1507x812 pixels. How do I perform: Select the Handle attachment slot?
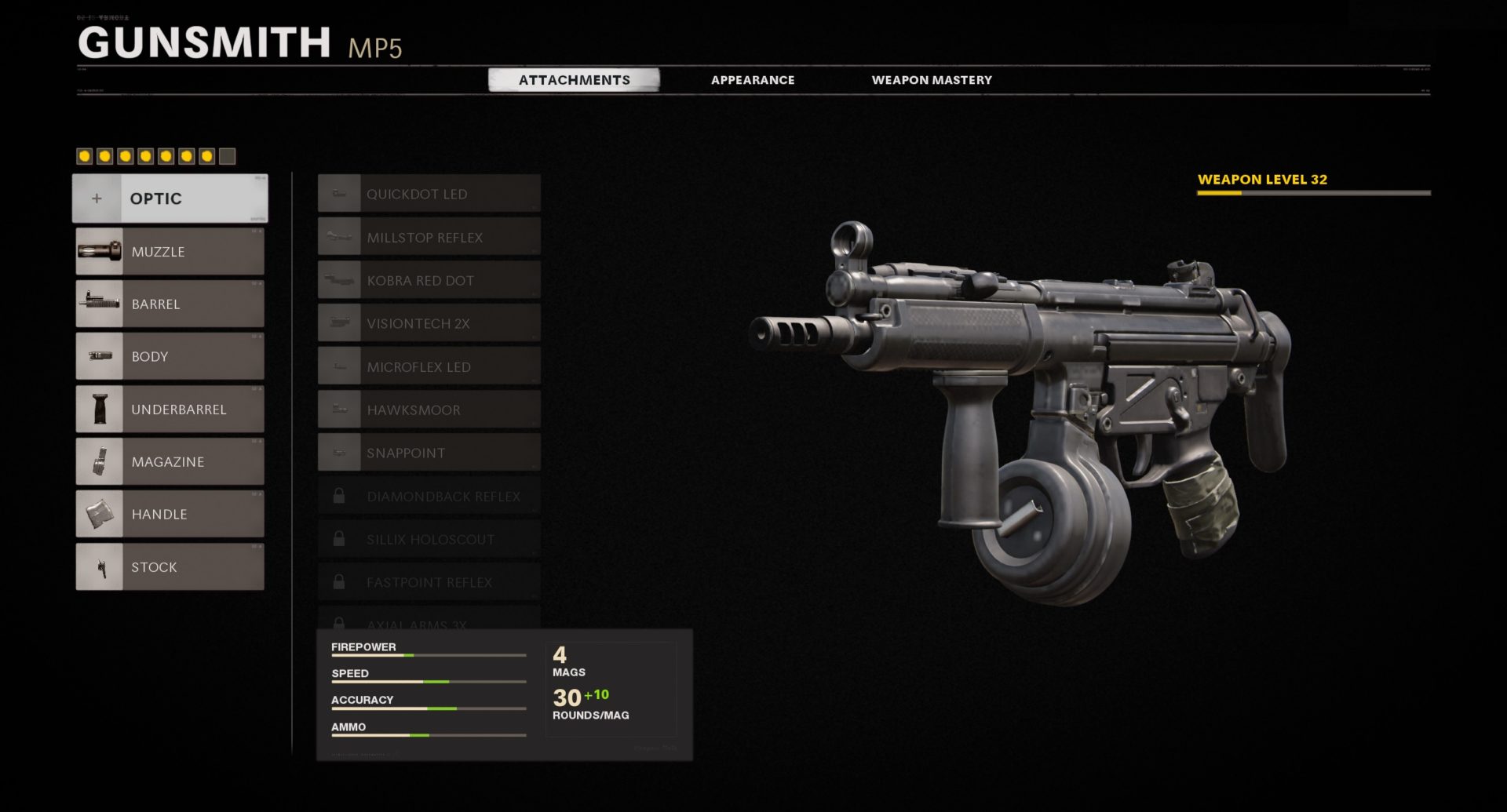[170, 515]
